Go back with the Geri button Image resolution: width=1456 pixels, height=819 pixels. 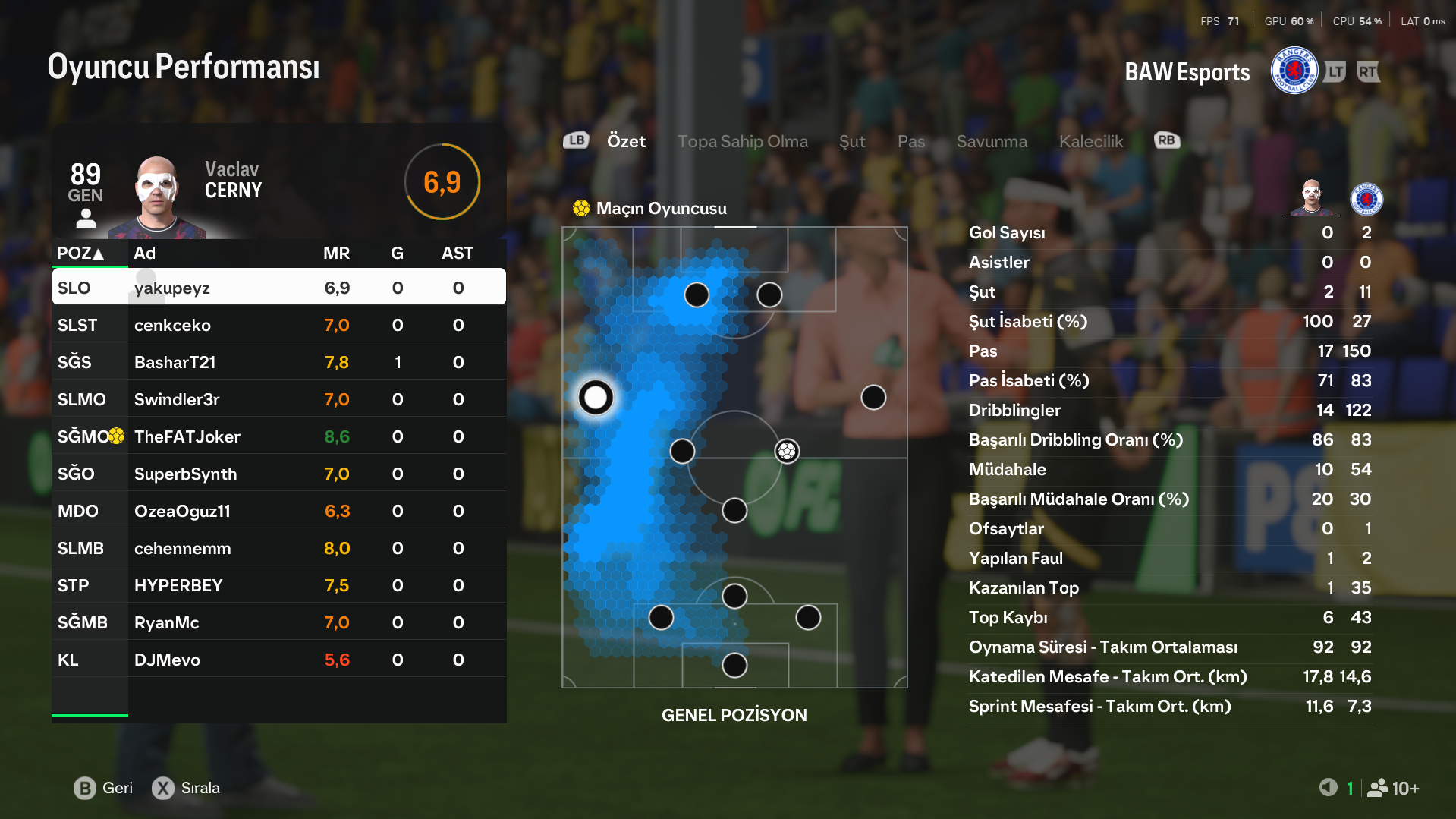(x=103, y=788)
